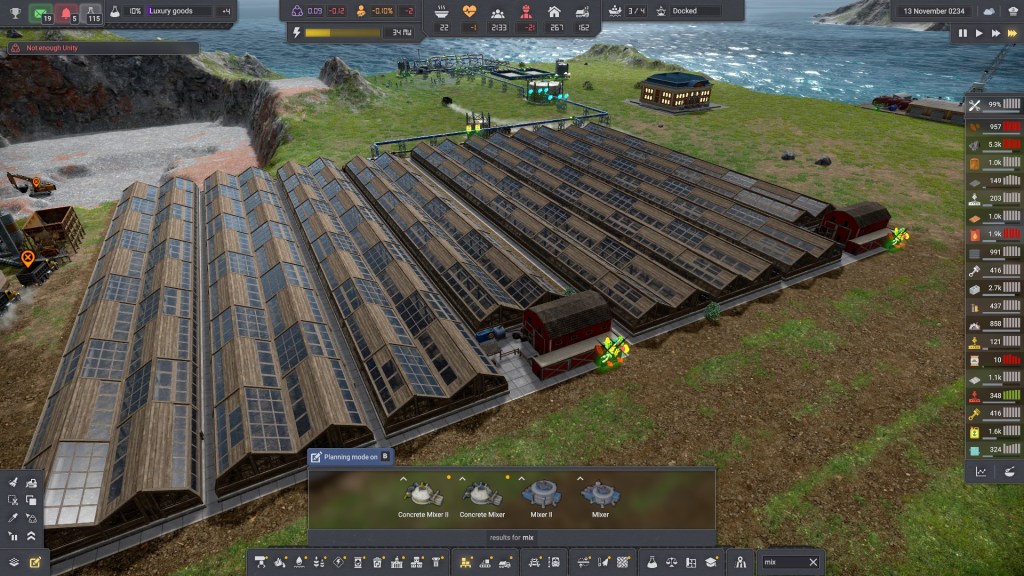1024x576 pixels.
Task: Open the research flask menu
Action: [651, 563]
